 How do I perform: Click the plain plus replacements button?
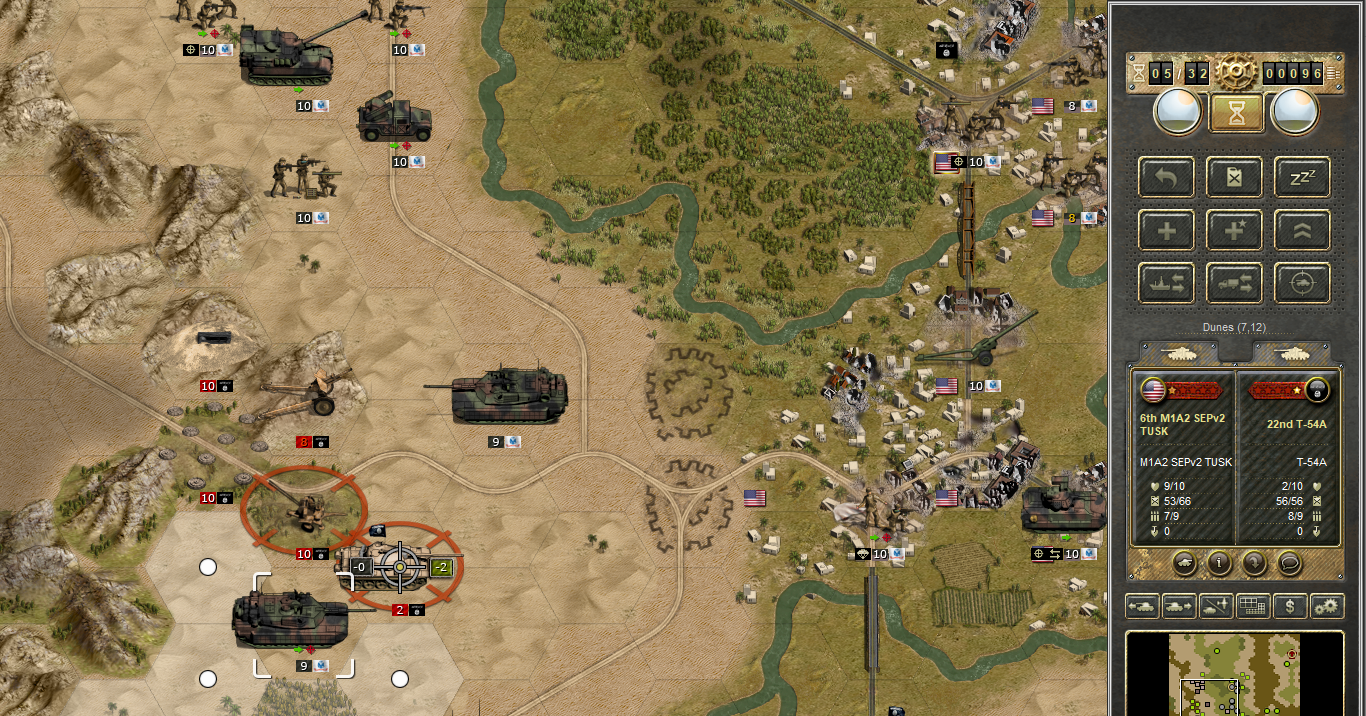point(1166,231)
